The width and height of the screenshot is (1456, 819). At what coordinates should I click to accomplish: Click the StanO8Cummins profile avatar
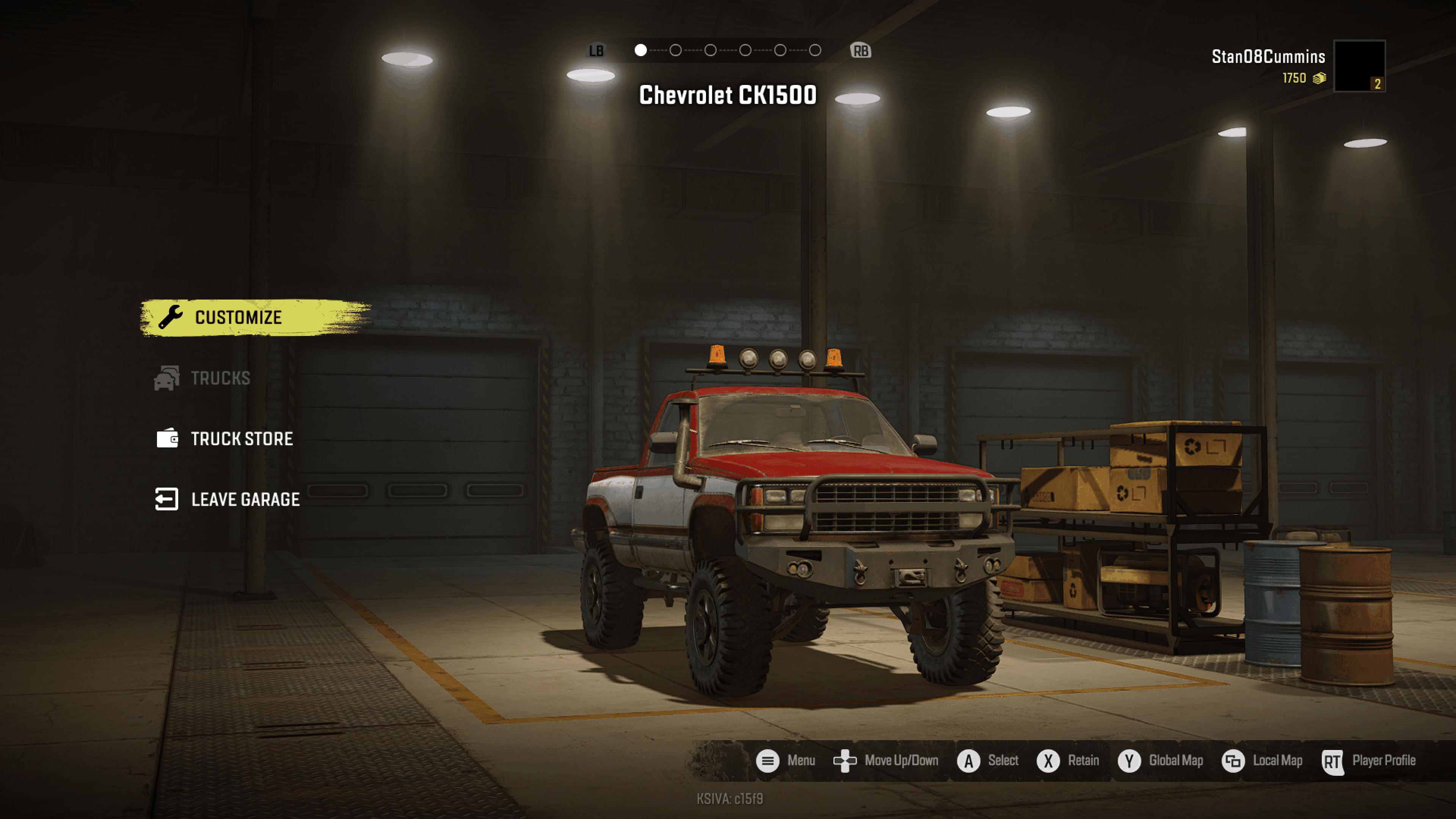pyautogui.click(x=1359, y=66)
